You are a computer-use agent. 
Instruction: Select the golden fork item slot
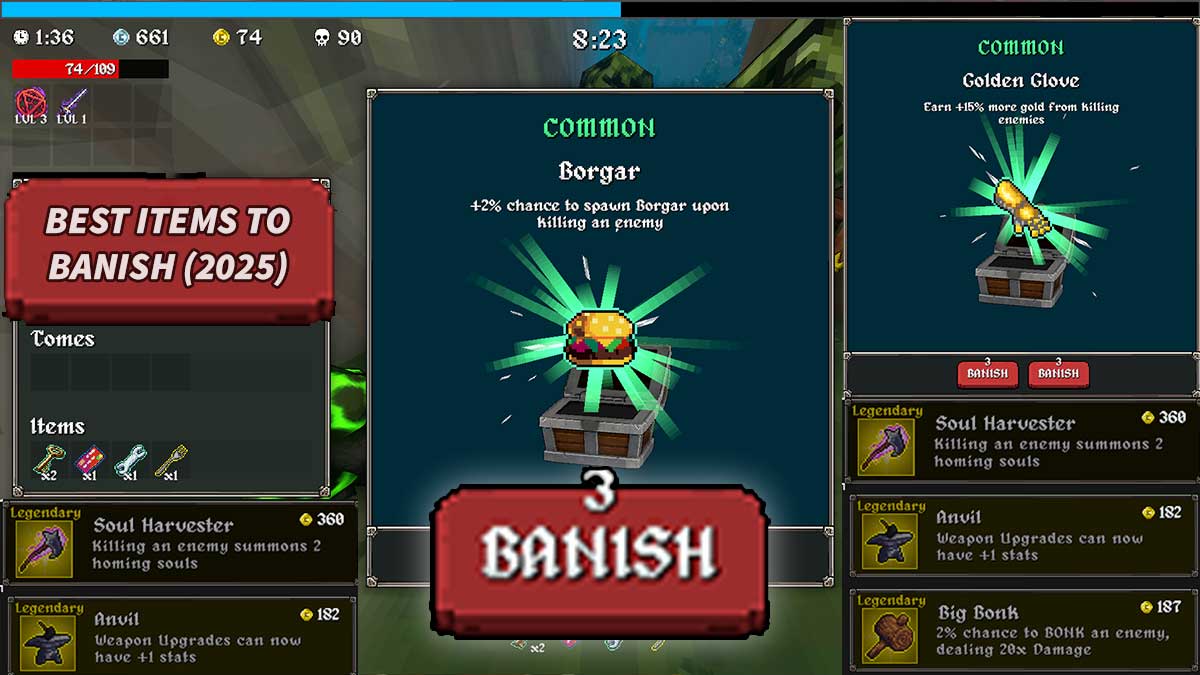click(x=171, y=460)
